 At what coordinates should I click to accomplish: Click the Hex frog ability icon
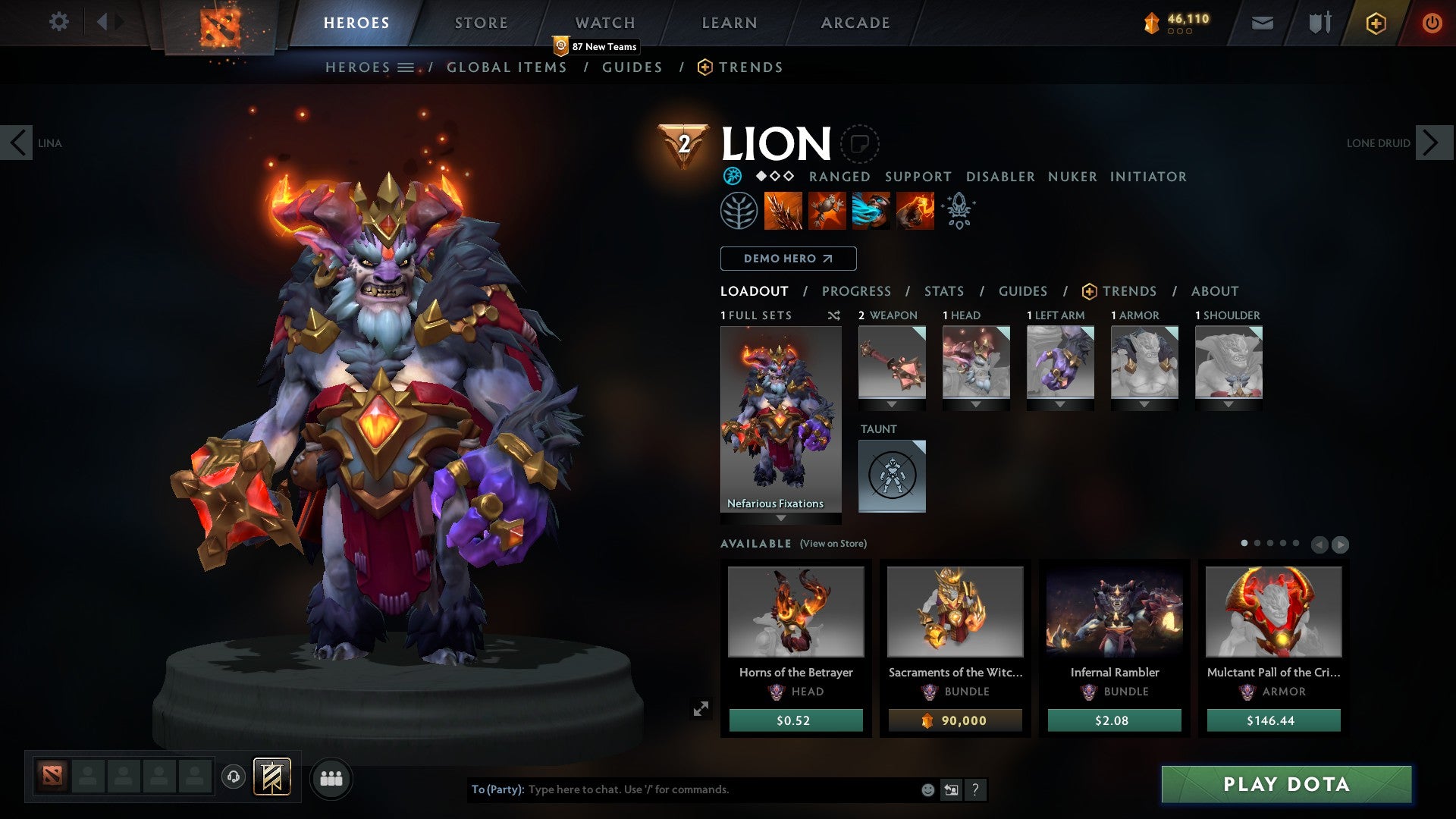coord(827,210)
